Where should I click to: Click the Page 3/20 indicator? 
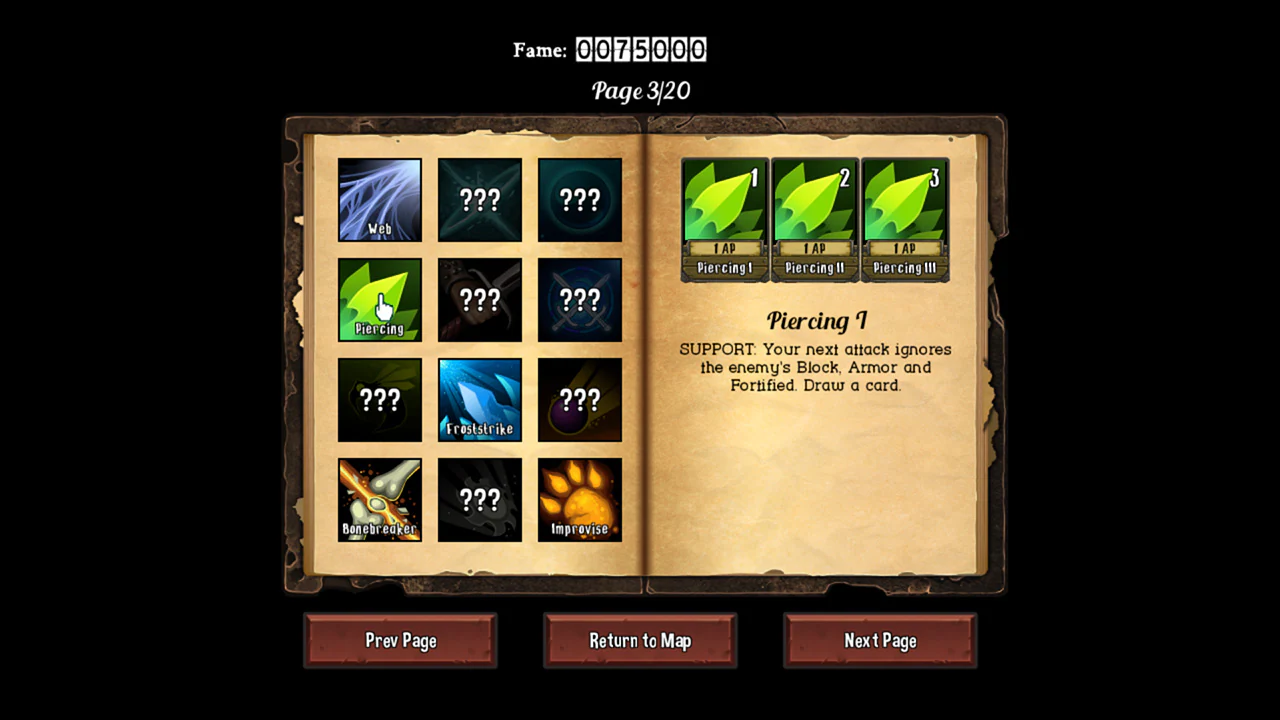pyautogui.click(x=640, y=91)
